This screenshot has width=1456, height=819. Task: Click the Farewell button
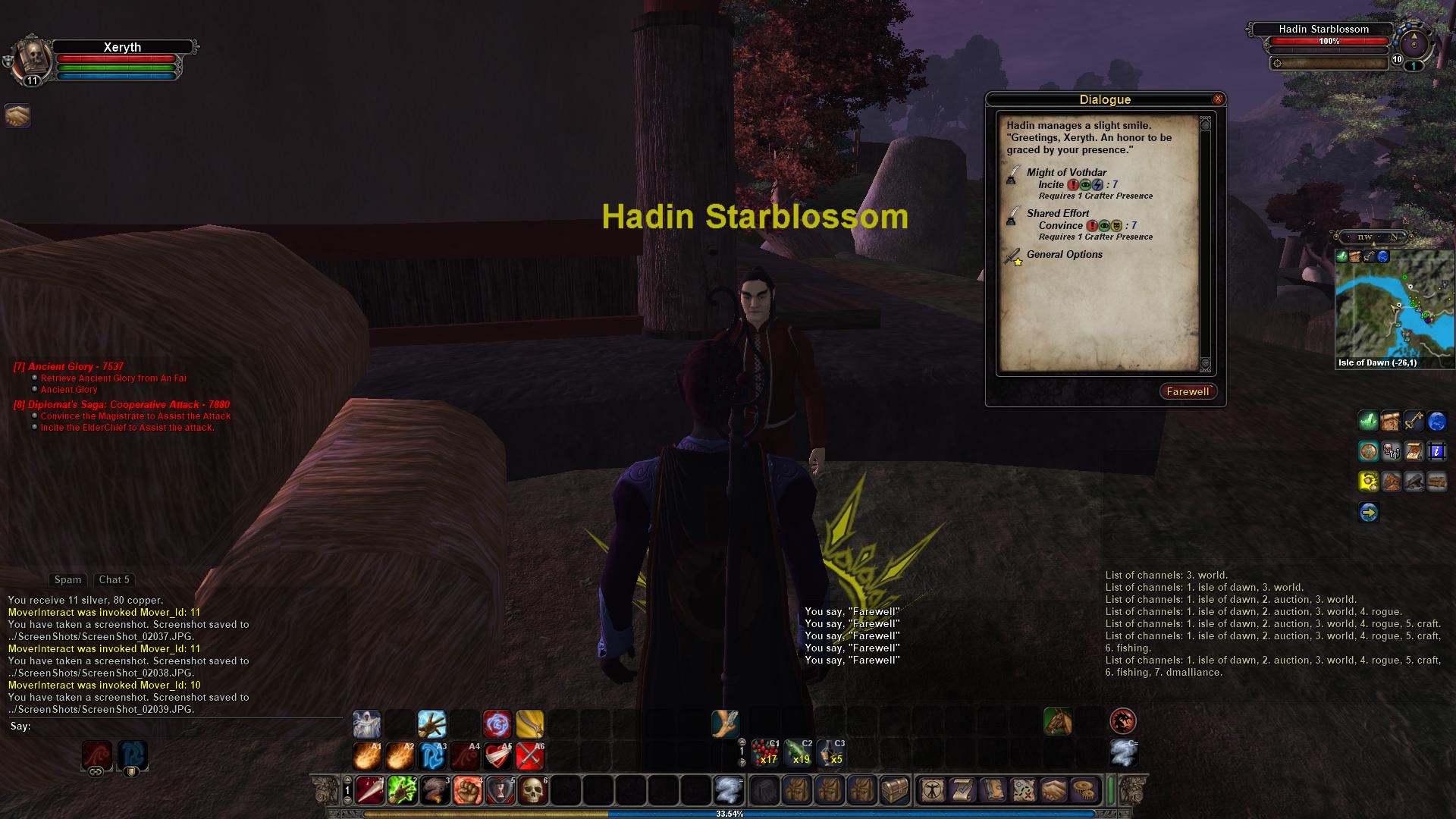(1188, 391)
